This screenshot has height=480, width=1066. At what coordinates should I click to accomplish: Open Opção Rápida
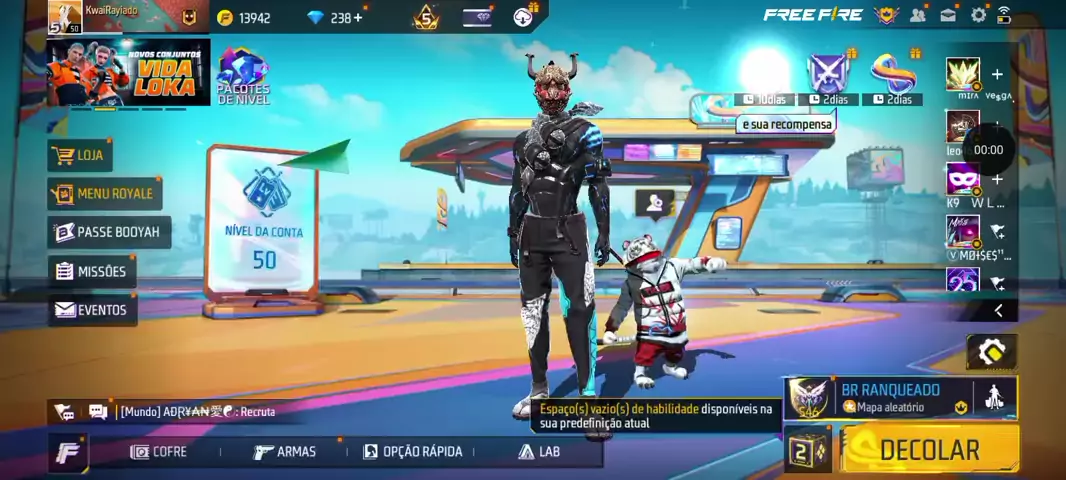point(413,452)
